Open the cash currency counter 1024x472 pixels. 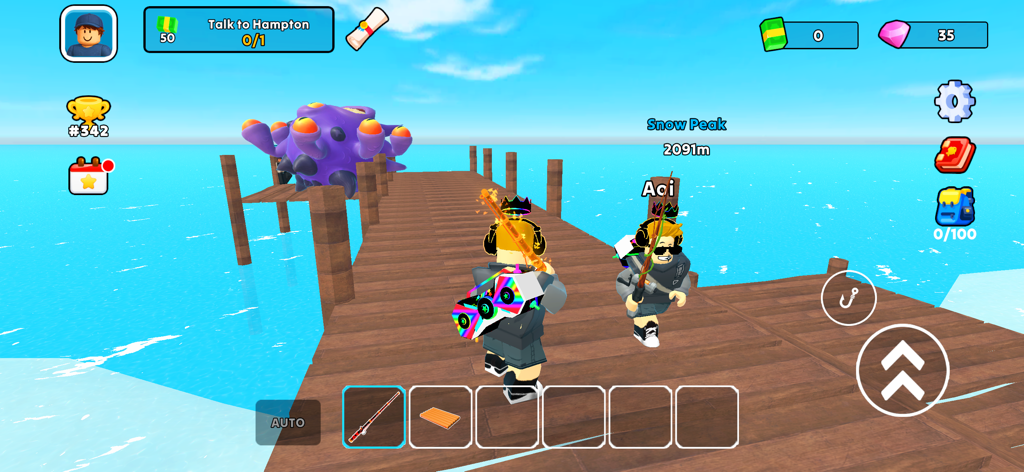[809, 35]
